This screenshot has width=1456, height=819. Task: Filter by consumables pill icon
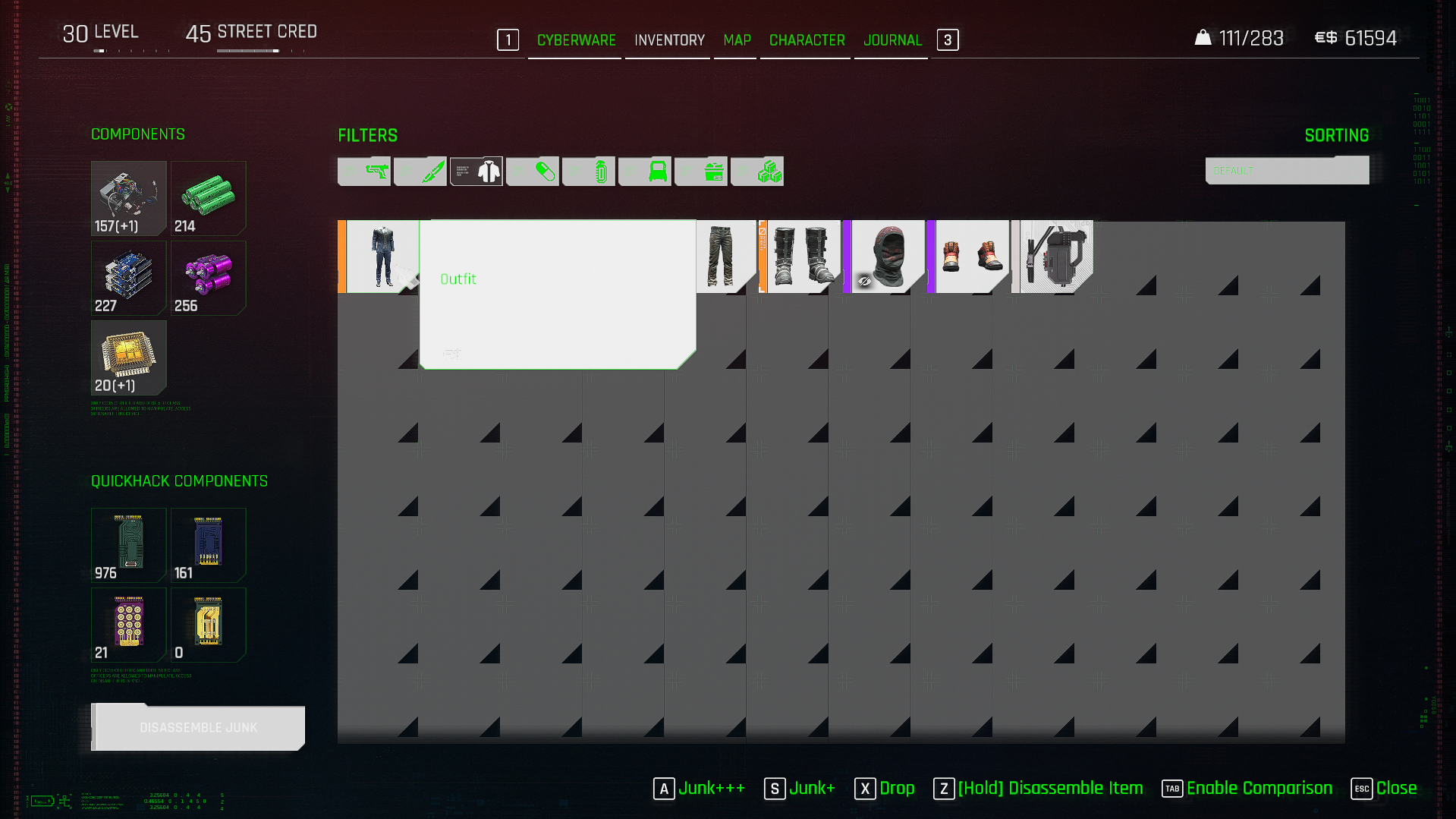pyautogui.click(x=533, y=172)
